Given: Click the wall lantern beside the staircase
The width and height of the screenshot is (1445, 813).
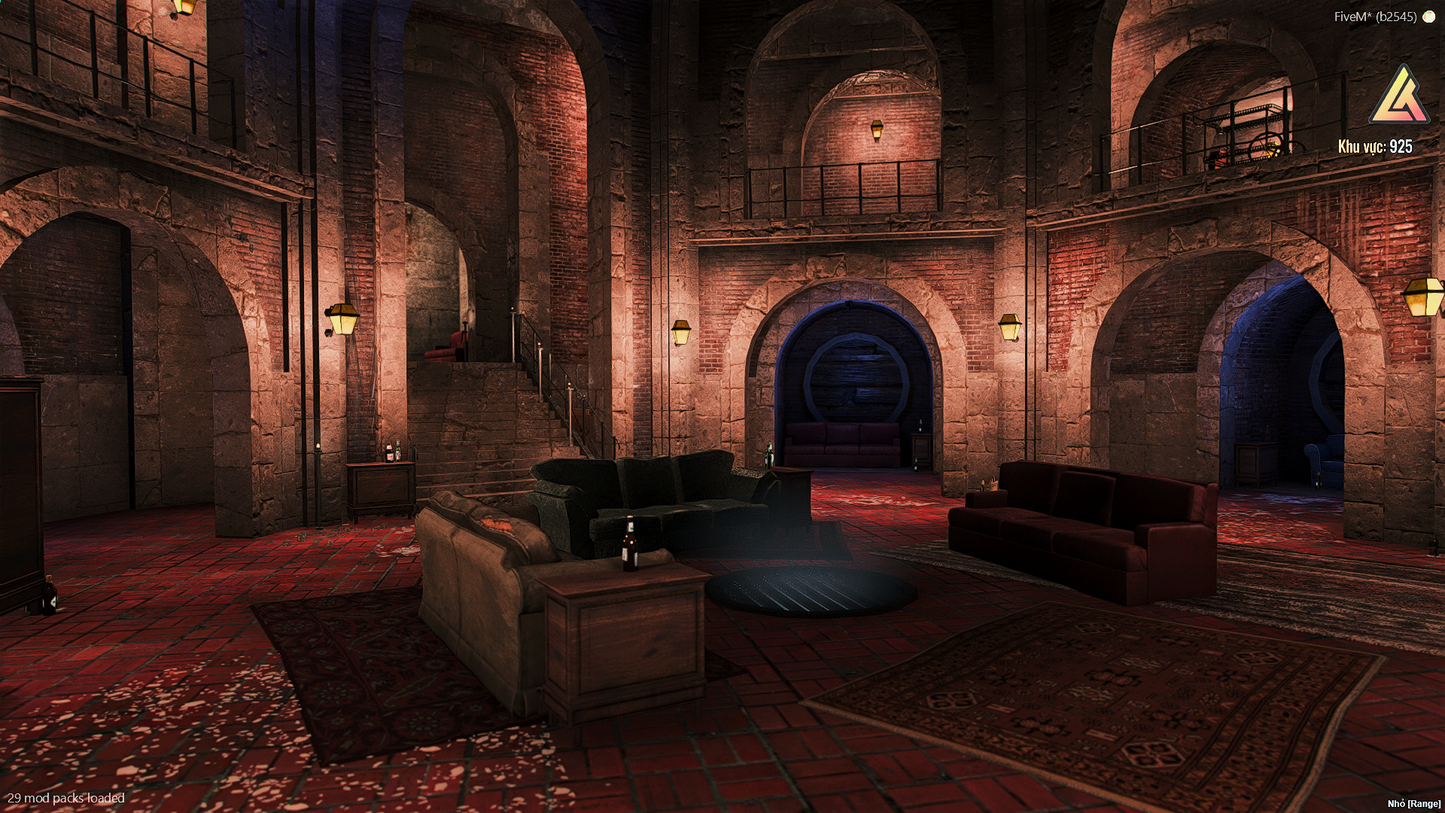Looking at the screenshot, I should 341,318.
